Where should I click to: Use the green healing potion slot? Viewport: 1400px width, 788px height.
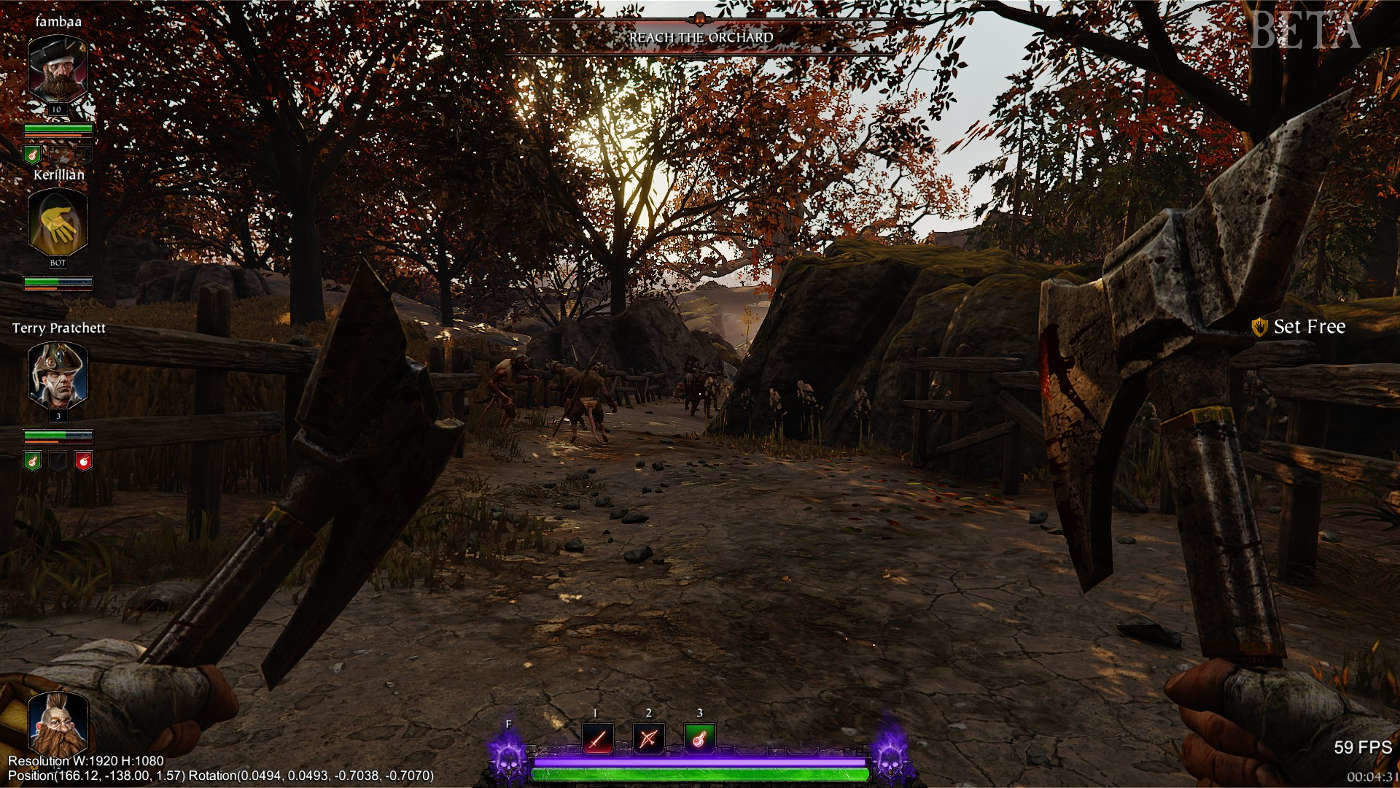pos(699,739)
